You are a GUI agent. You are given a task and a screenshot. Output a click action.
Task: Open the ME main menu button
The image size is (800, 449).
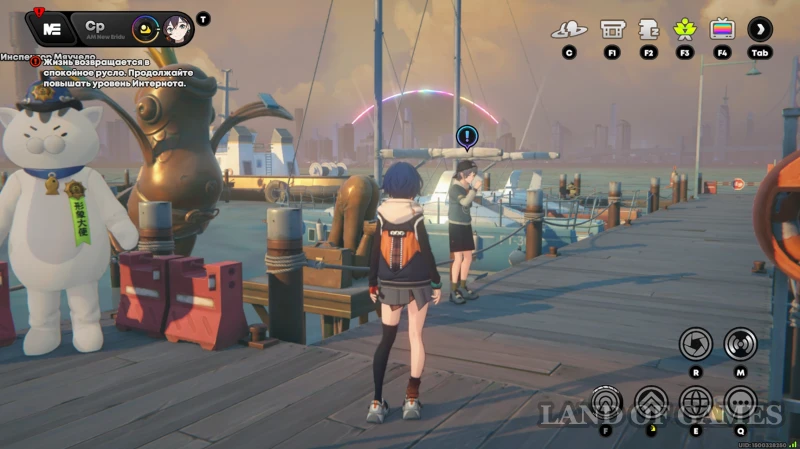(x=52, y=27)
